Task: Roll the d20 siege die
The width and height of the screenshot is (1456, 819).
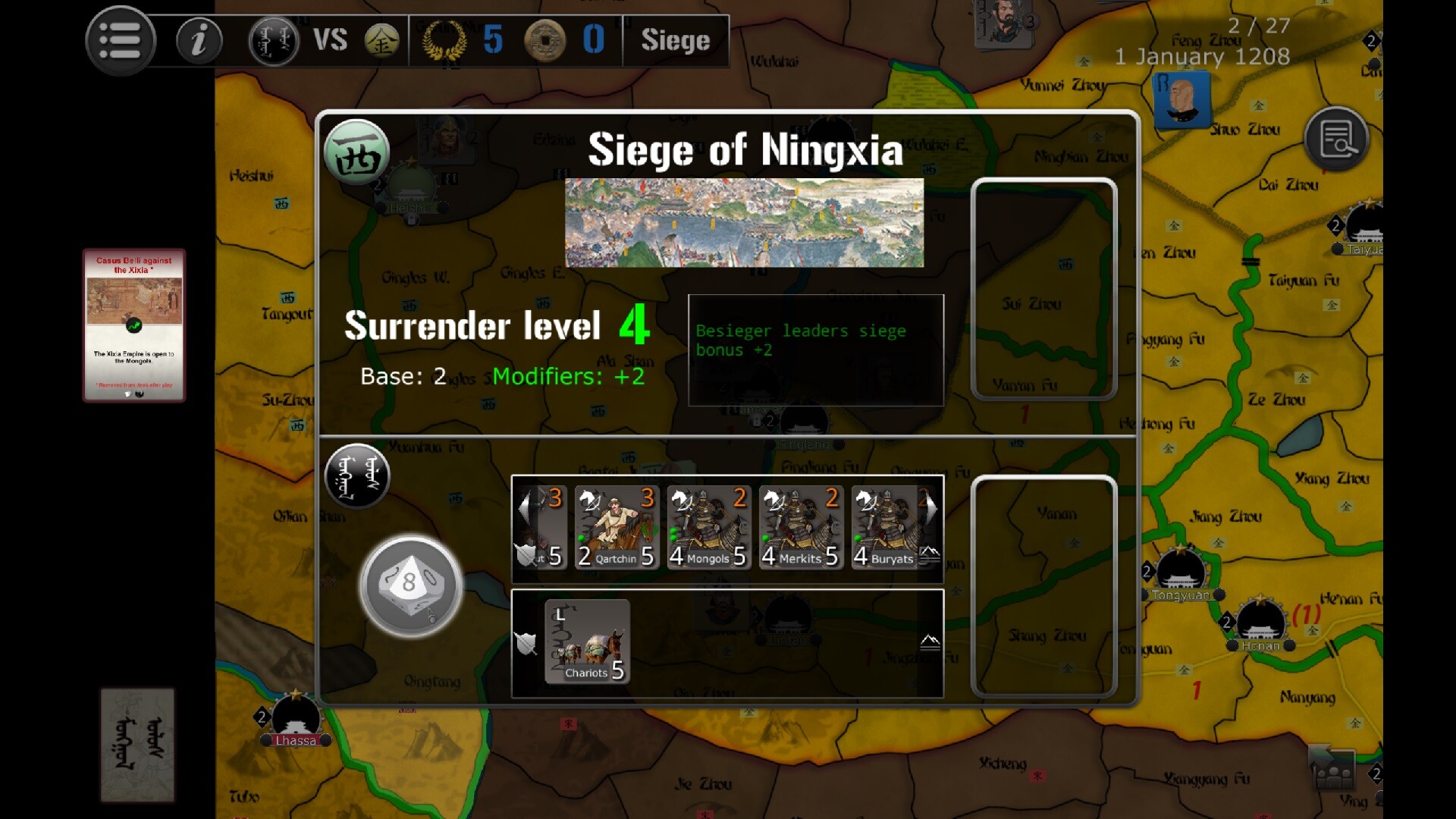Action: pos(410,585)
